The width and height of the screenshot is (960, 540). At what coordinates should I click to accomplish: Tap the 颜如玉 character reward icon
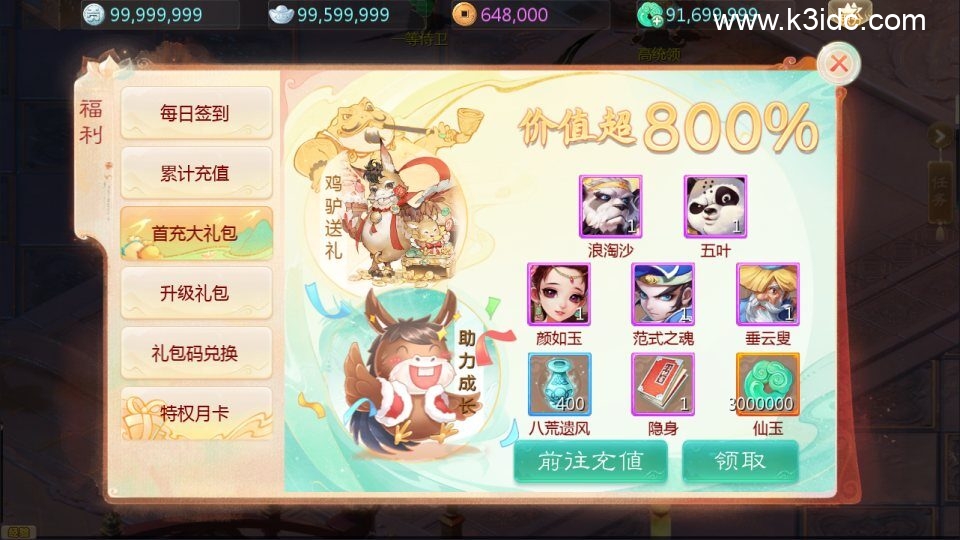559,294
